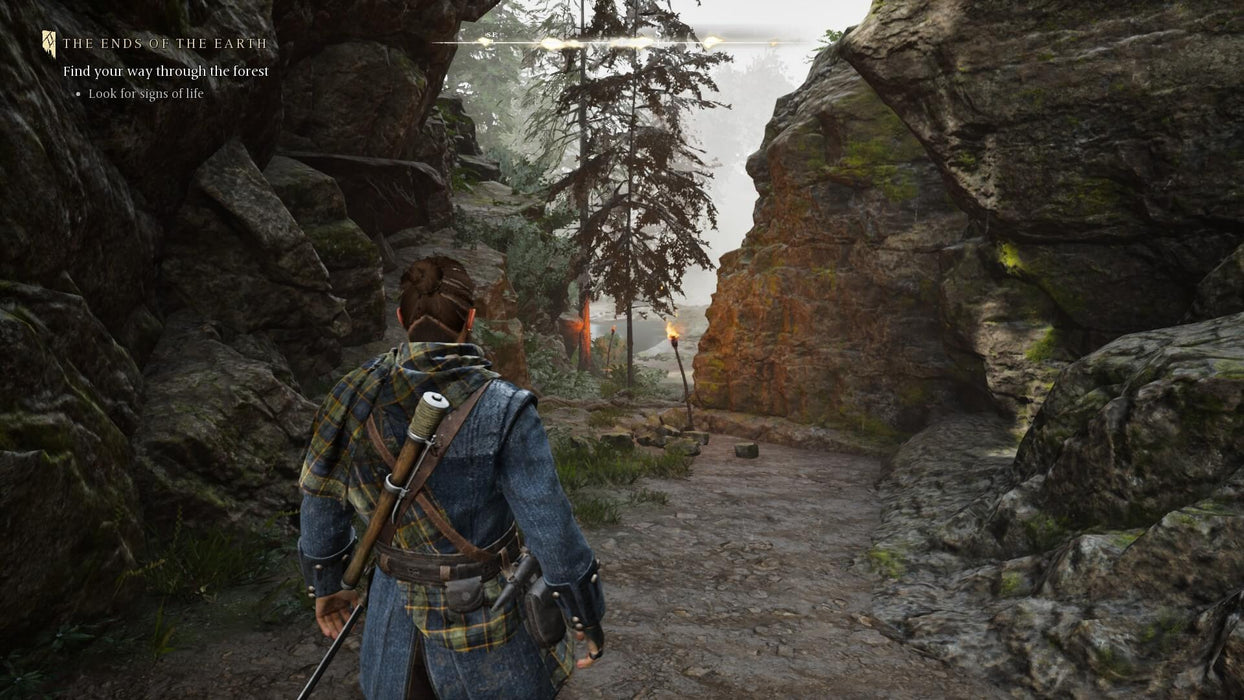Click the compass bar at the top

click(620, 43)
